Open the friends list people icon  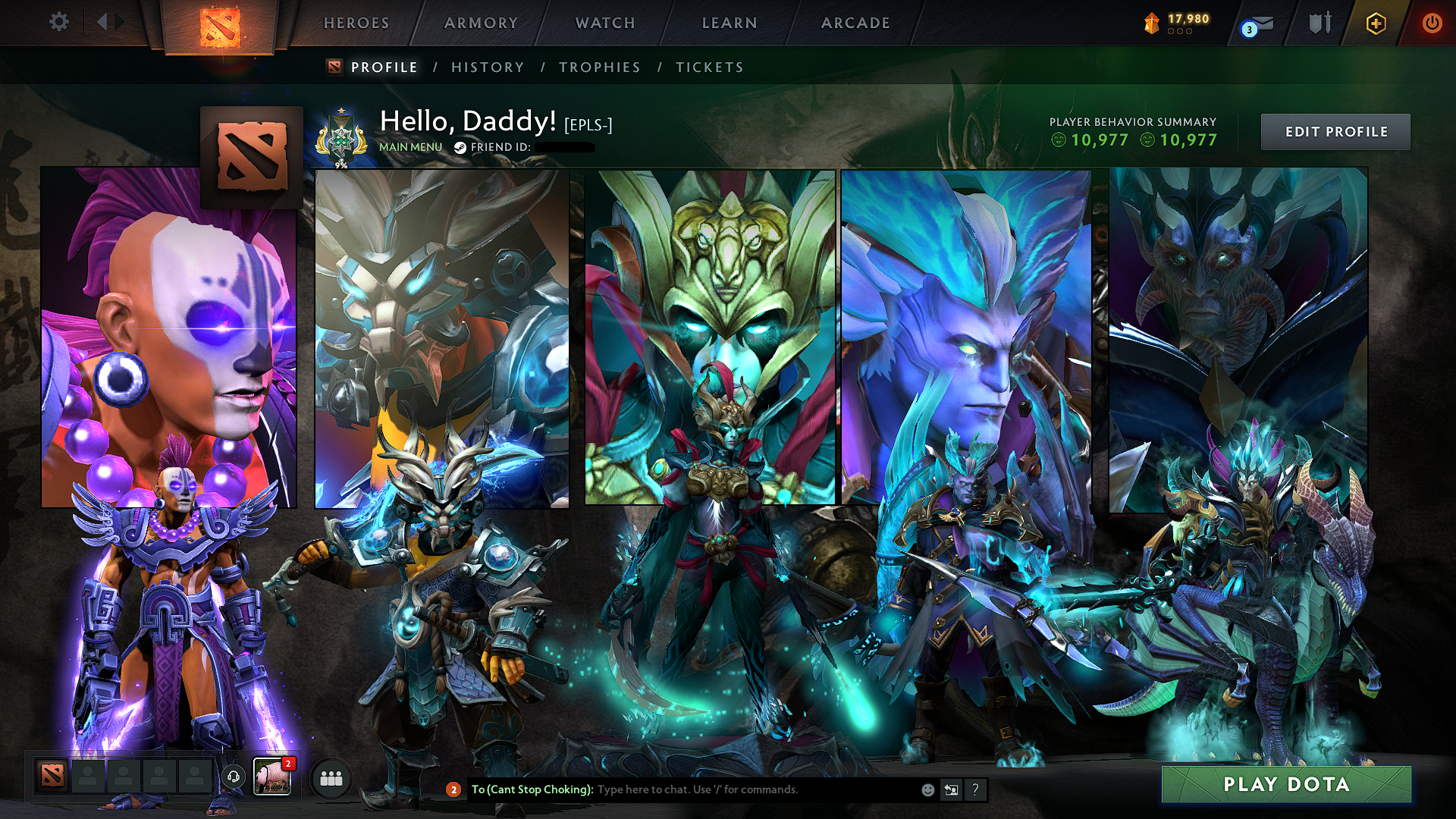pyautogui.click(x=331, y=779)
